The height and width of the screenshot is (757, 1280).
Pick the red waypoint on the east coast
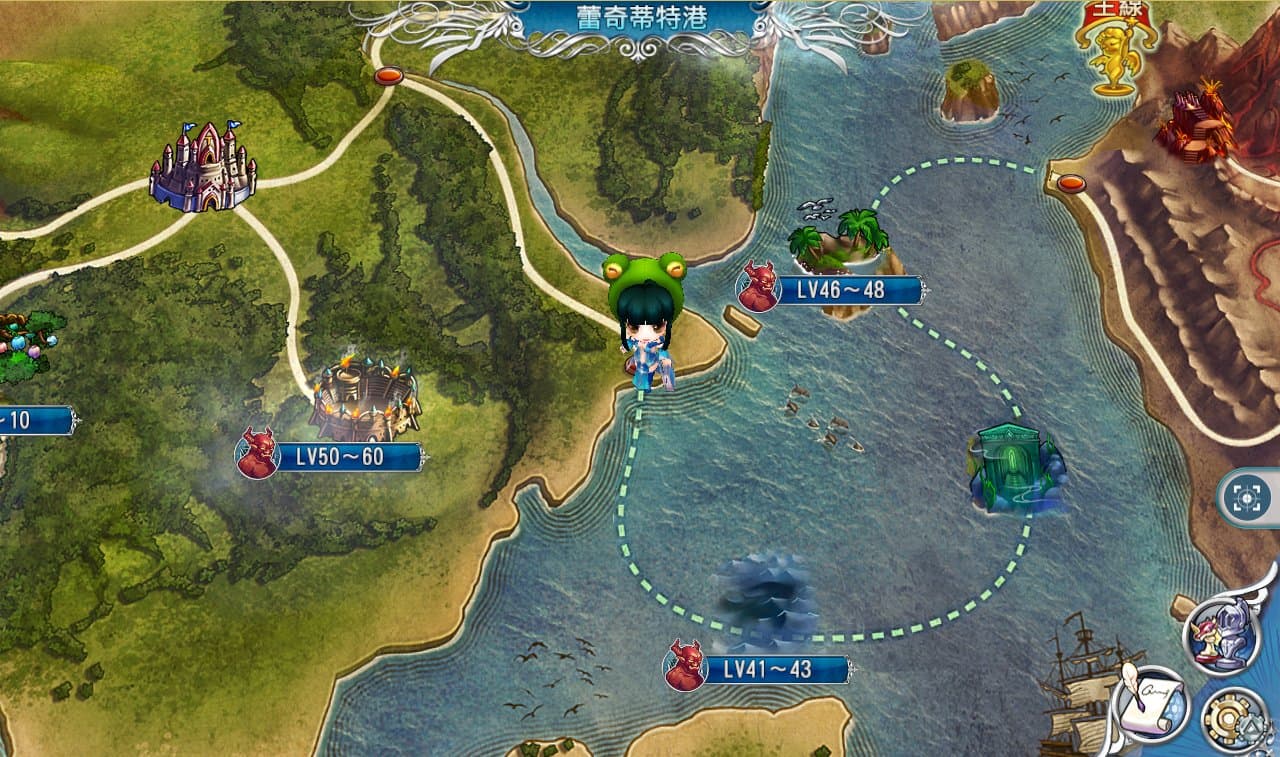[x=1071, y=183]
